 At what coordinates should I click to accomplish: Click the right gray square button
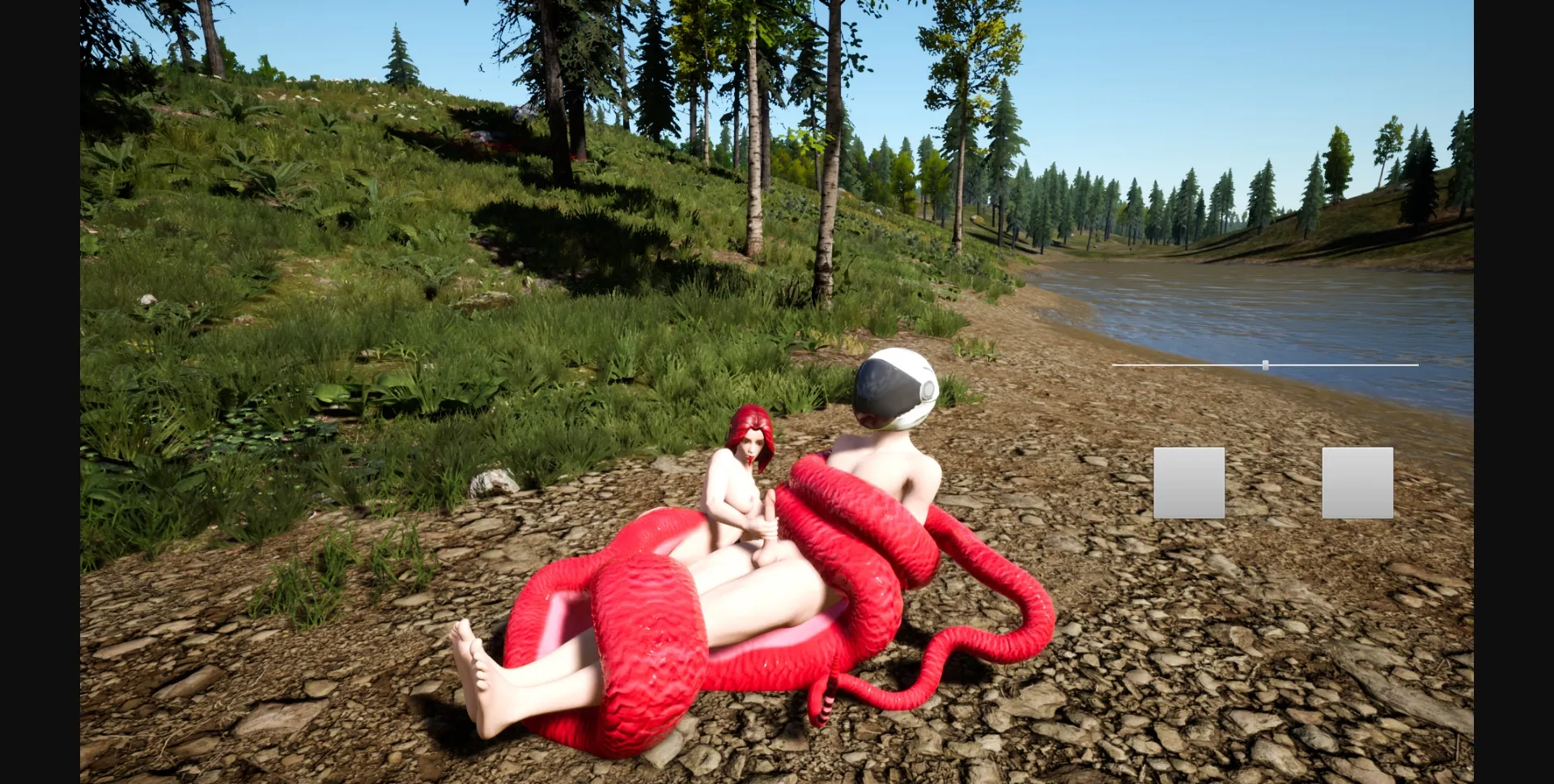(1357, 482)
